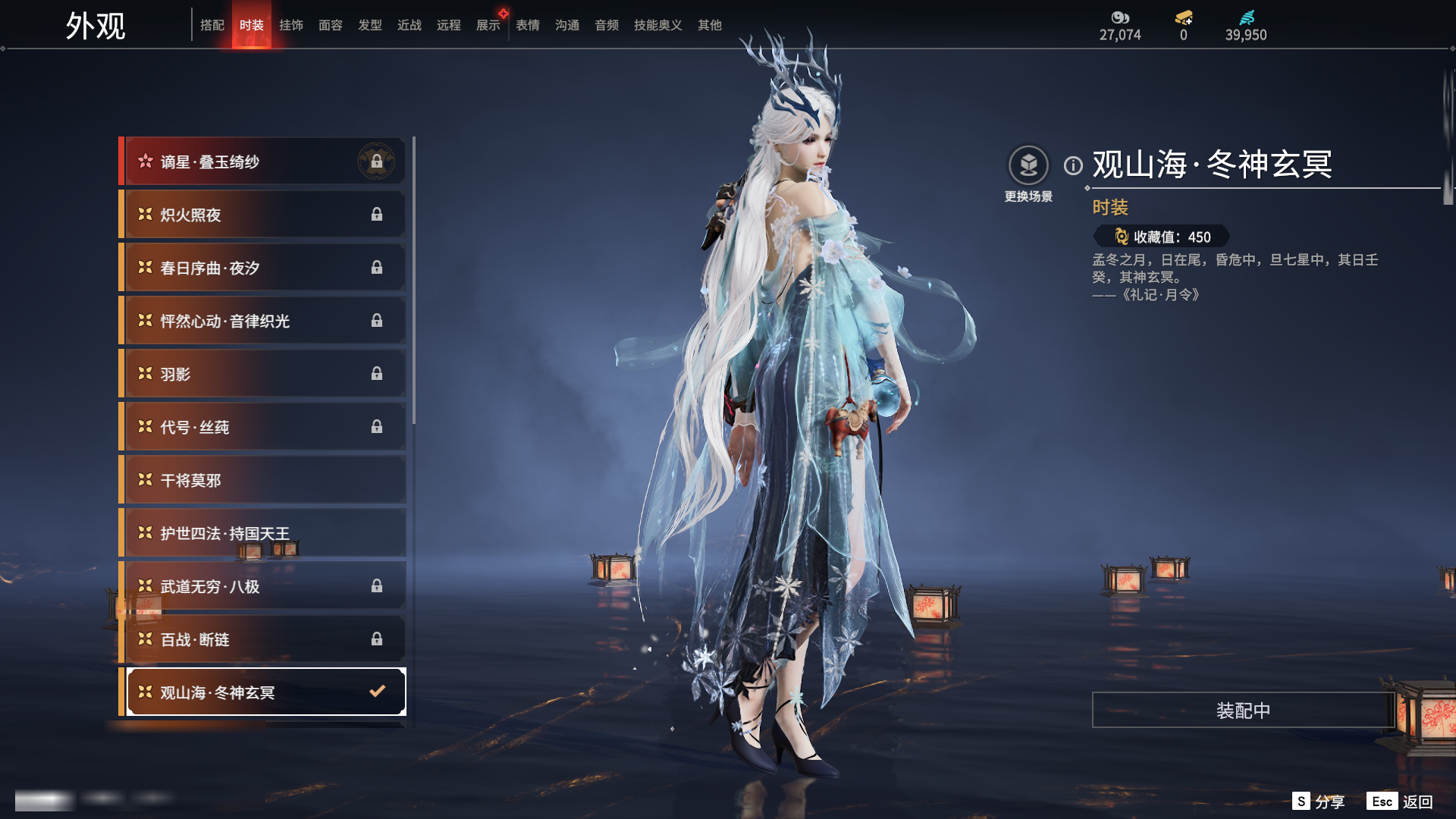Switch to the 表情 emote tab
Image resolution: width=1456 pixels, height=819 pixels.
click(x=528, y=25)
